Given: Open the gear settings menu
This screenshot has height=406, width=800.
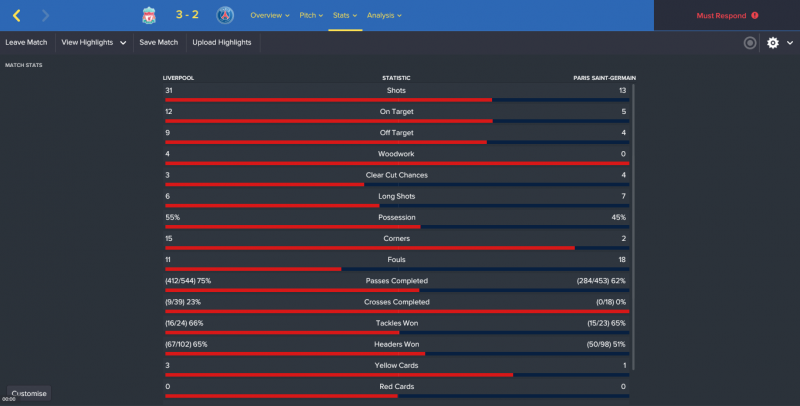Looking at the screenshot, I should click(x=772, y=43).
